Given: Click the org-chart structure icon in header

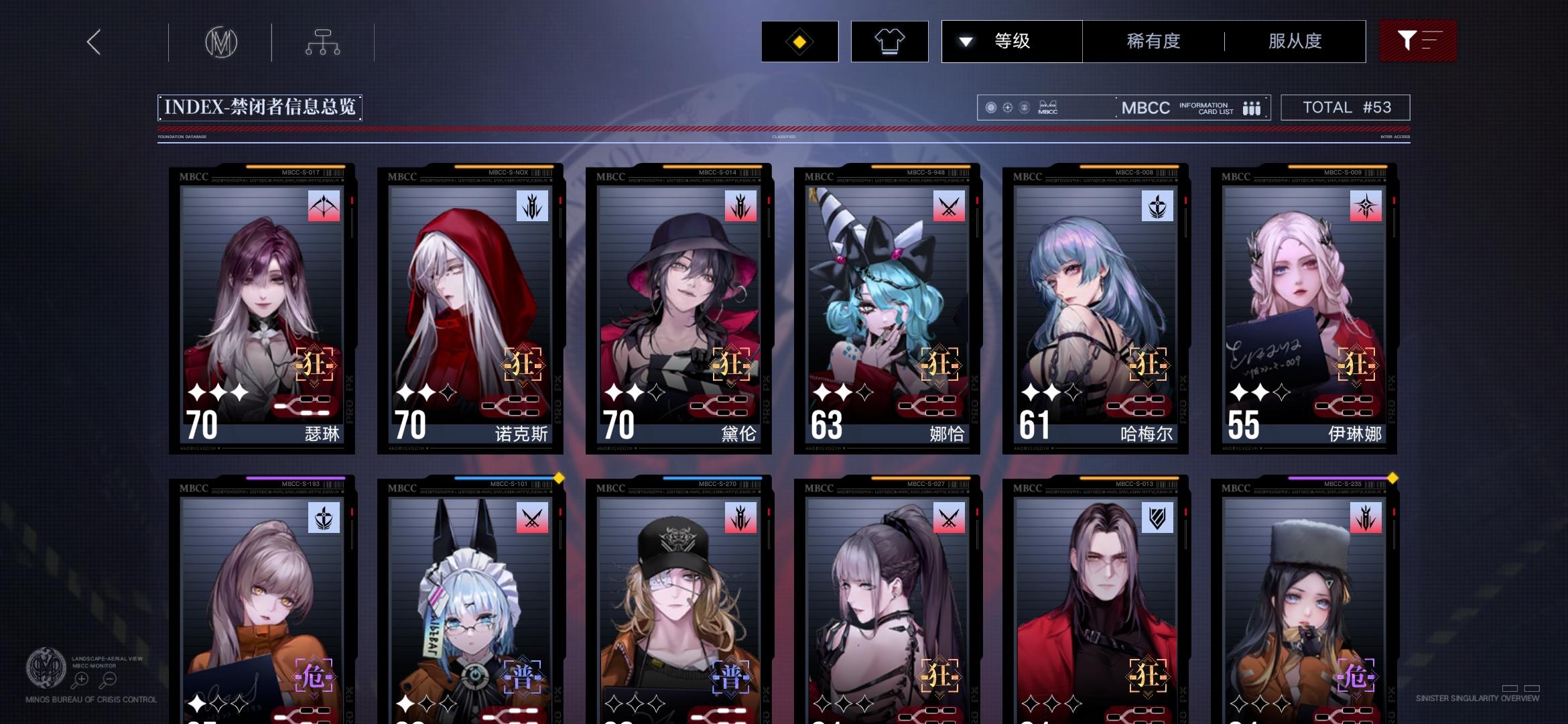Looking at the screenshot, I should point(324,42).
